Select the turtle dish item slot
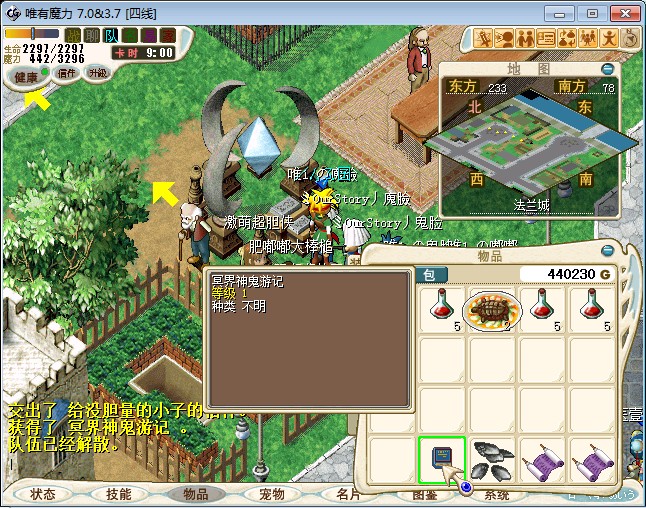The height and width of the screenshot is (508, 646). [x=492, y=309]
